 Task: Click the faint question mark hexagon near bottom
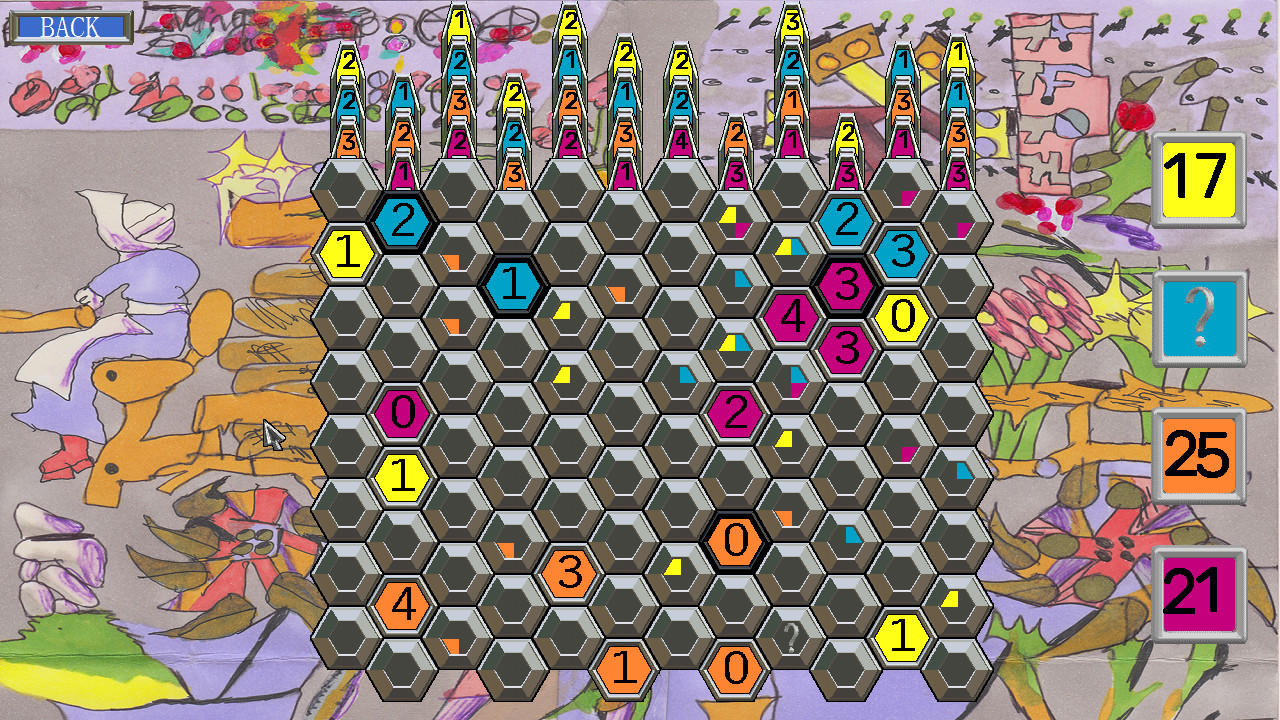(789, 636)
